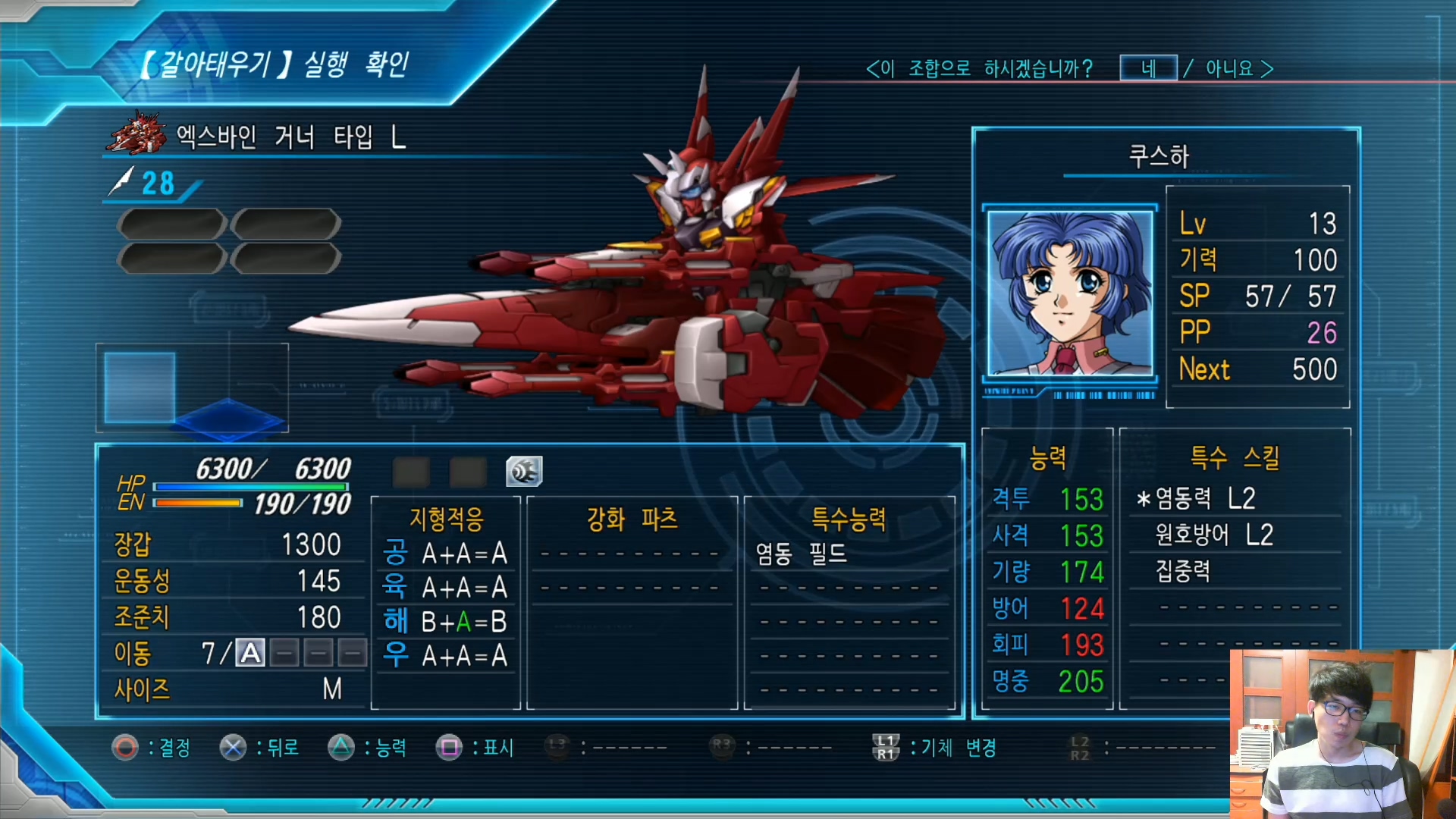Select the 염동 필드 special ability entry
The height and width of the screenshot is (819, 1456).
tap(801, 554)
